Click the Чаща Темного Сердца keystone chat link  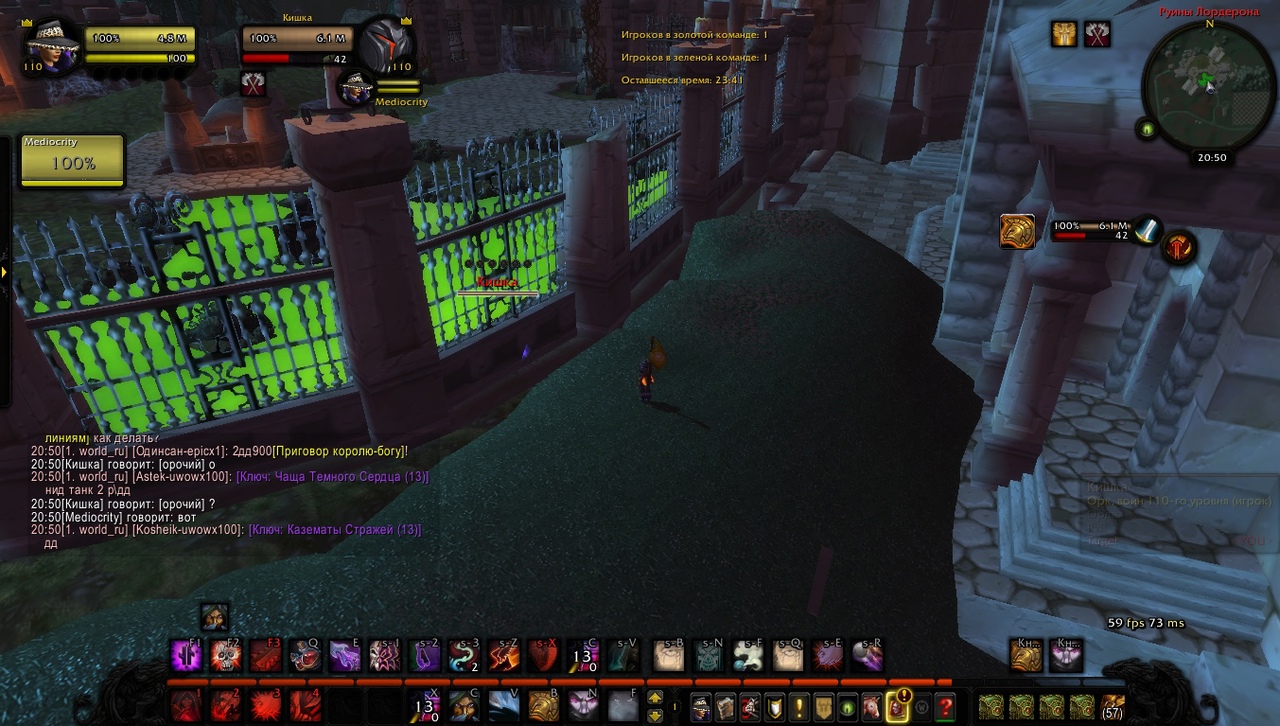click(x=332, y=477)
